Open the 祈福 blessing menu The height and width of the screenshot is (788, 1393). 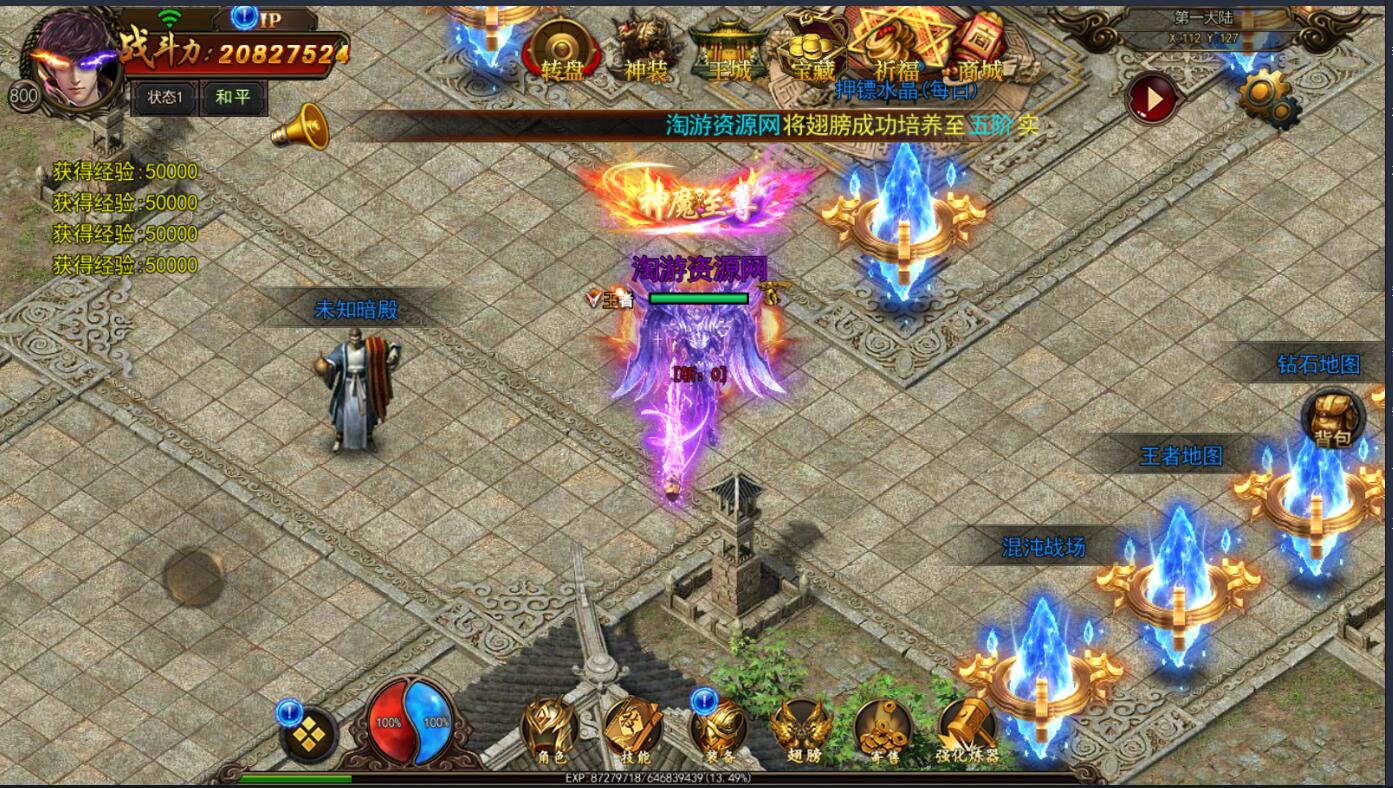tap(895, 46)
